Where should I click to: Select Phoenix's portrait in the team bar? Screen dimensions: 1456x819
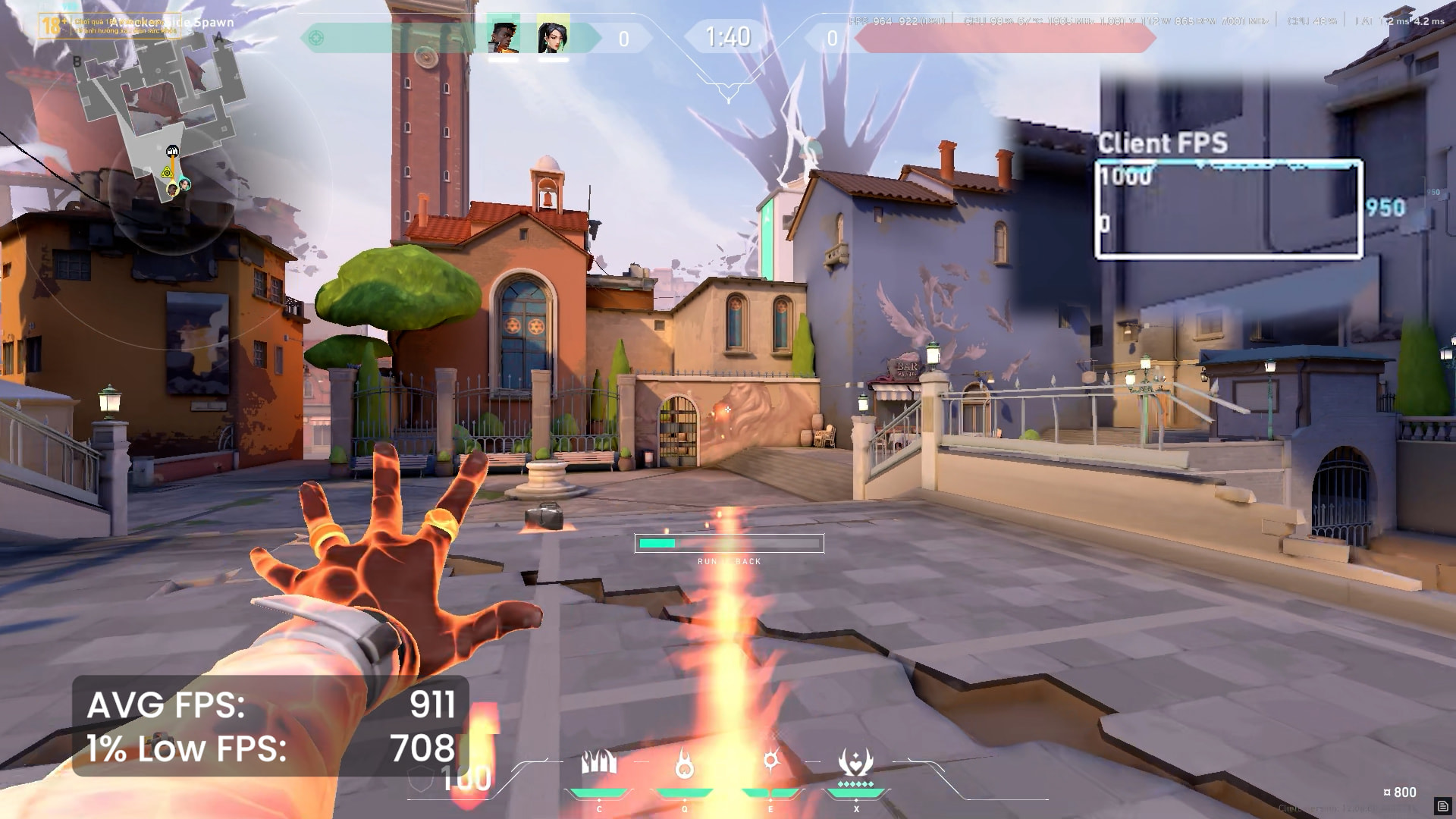pyautogui.click(x=504, y=37)
